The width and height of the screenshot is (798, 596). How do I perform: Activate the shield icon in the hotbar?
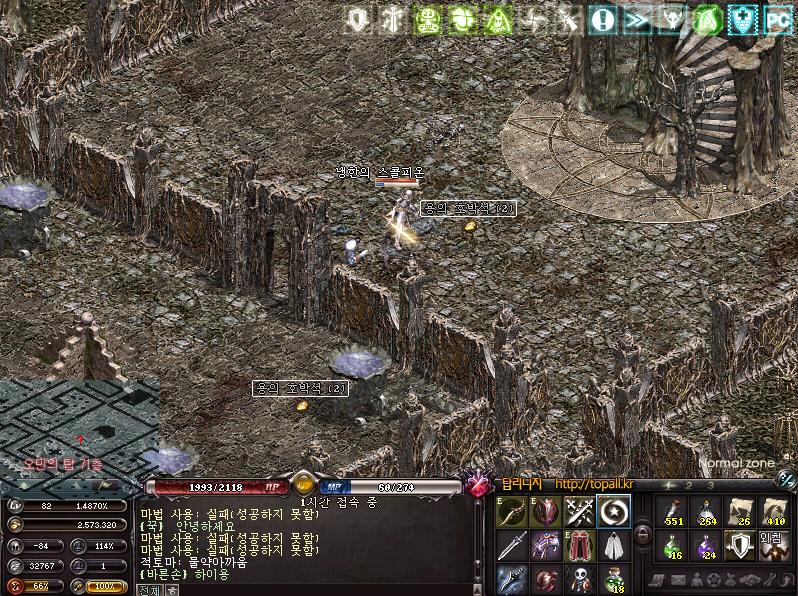[740, 546]
